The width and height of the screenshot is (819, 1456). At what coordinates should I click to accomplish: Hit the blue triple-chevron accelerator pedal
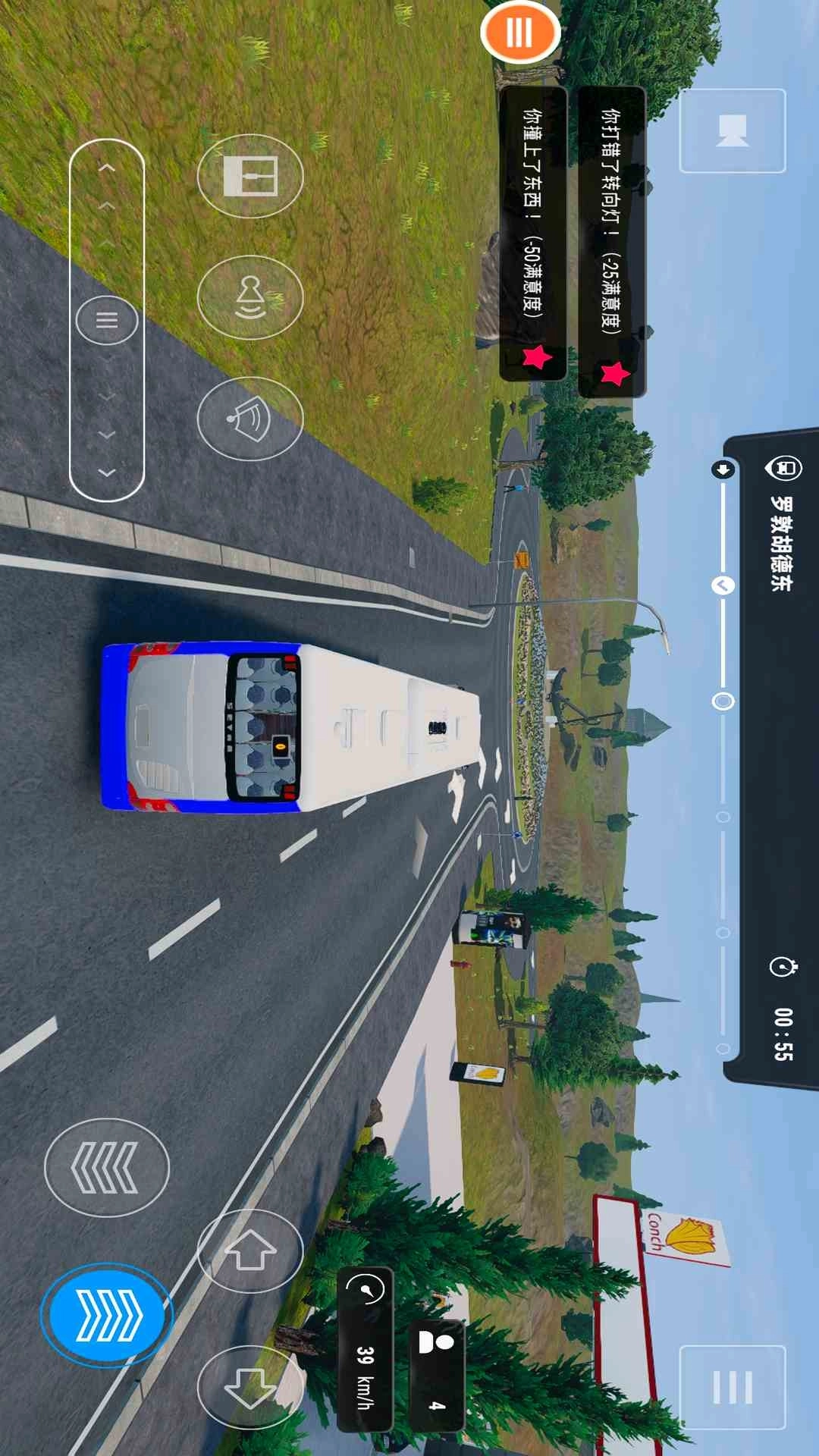(x=107, y=1315)
